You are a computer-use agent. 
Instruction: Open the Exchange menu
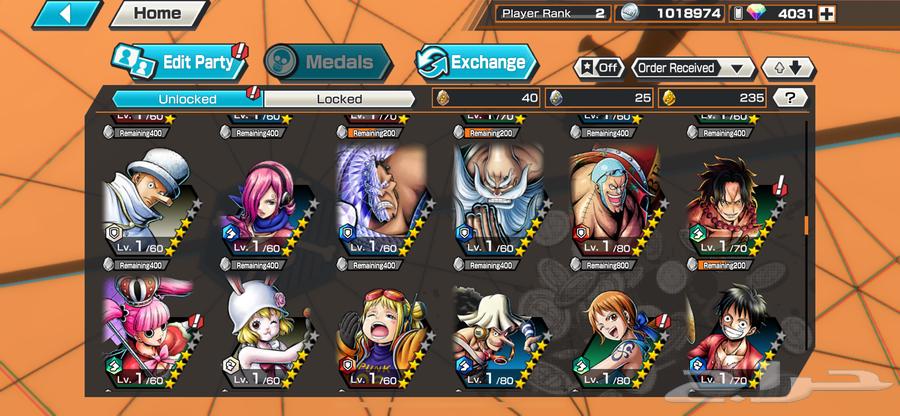(474, 62)
